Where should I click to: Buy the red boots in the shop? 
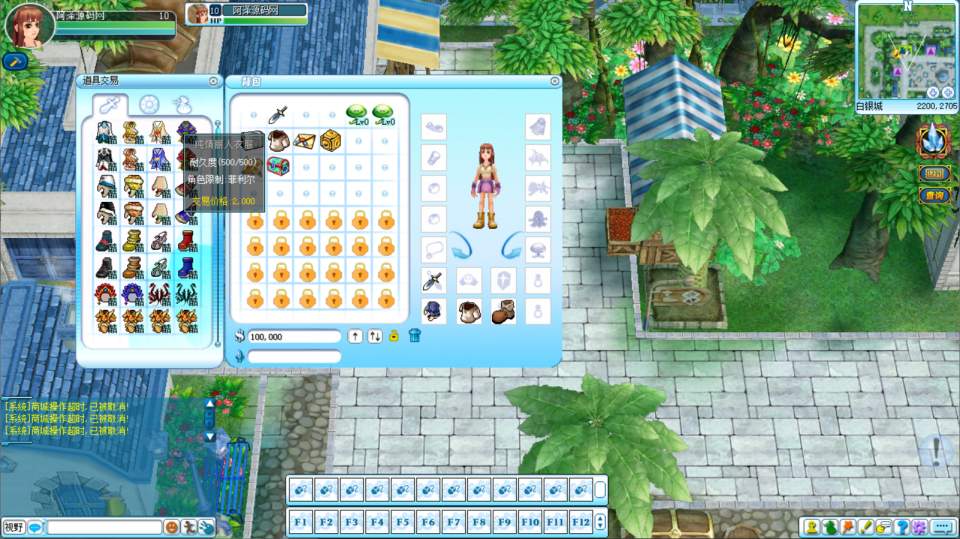(187, 241)
